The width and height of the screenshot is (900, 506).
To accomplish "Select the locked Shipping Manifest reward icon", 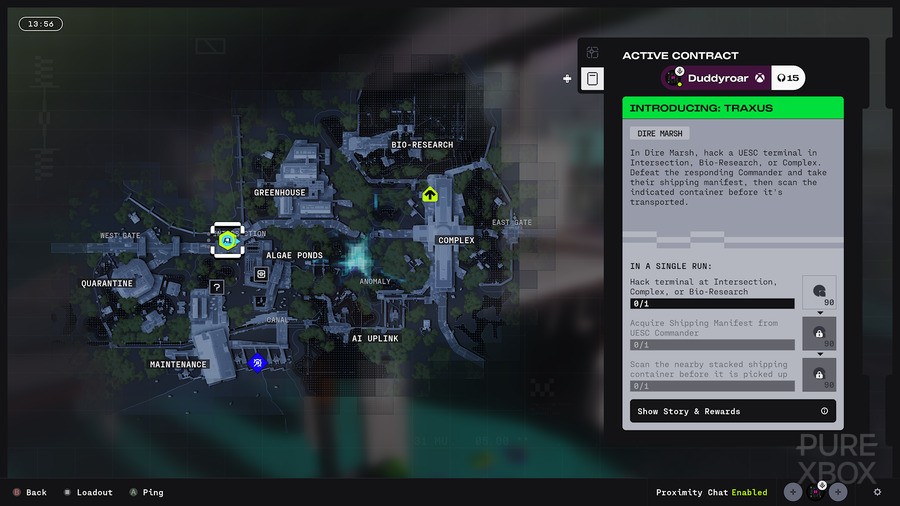I will 819,334.
